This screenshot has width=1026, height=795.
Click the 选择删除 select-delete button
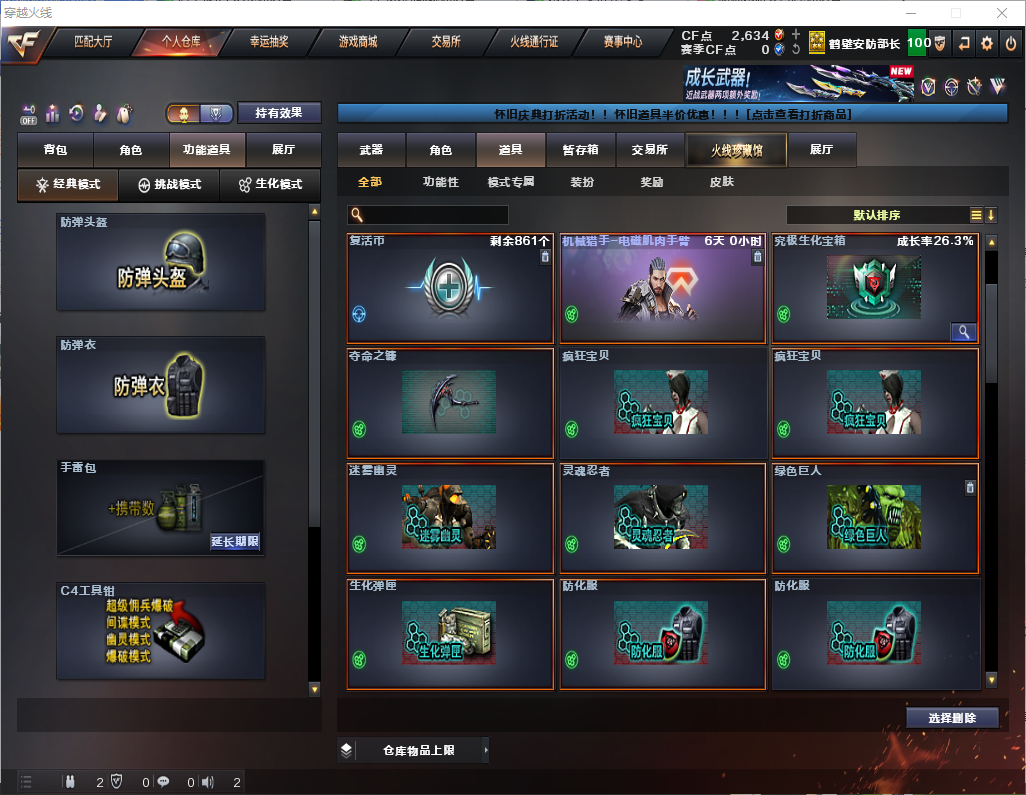[952, 718]
